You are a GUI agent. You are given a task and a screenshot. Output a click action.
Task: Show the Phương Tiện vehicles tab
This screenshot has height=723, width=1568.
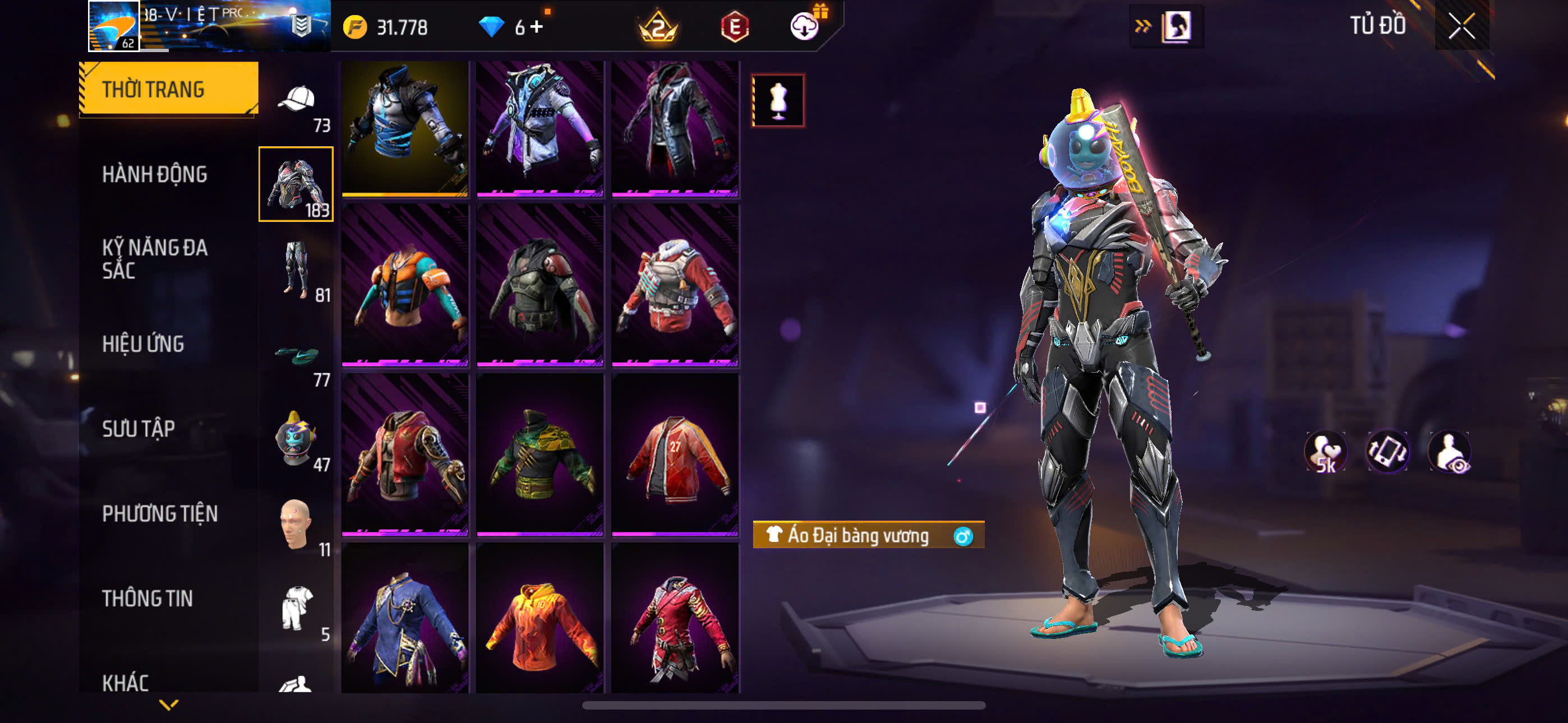(x=159, y=513)
